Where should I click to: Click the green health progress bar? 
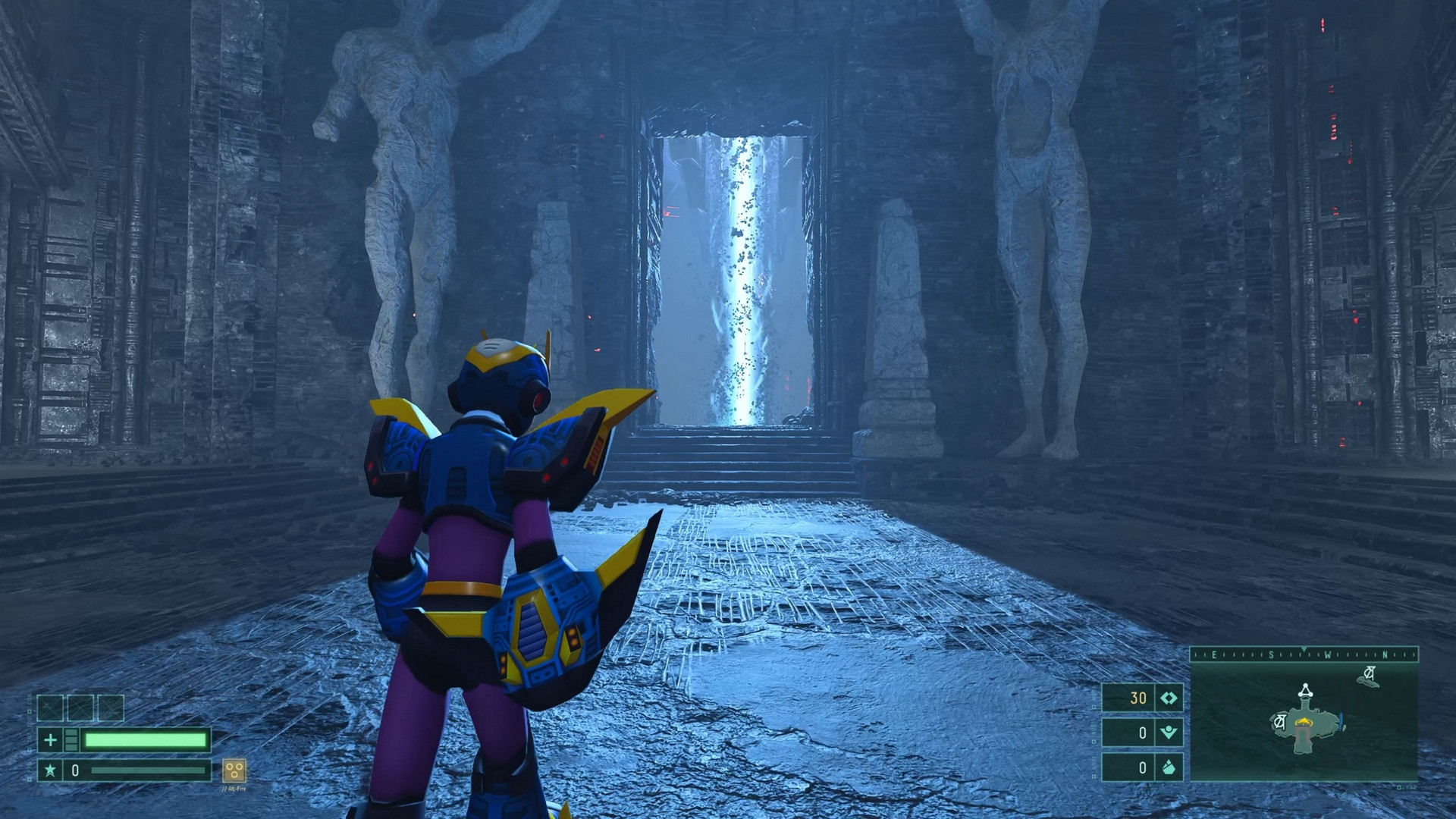click(144, 740)
